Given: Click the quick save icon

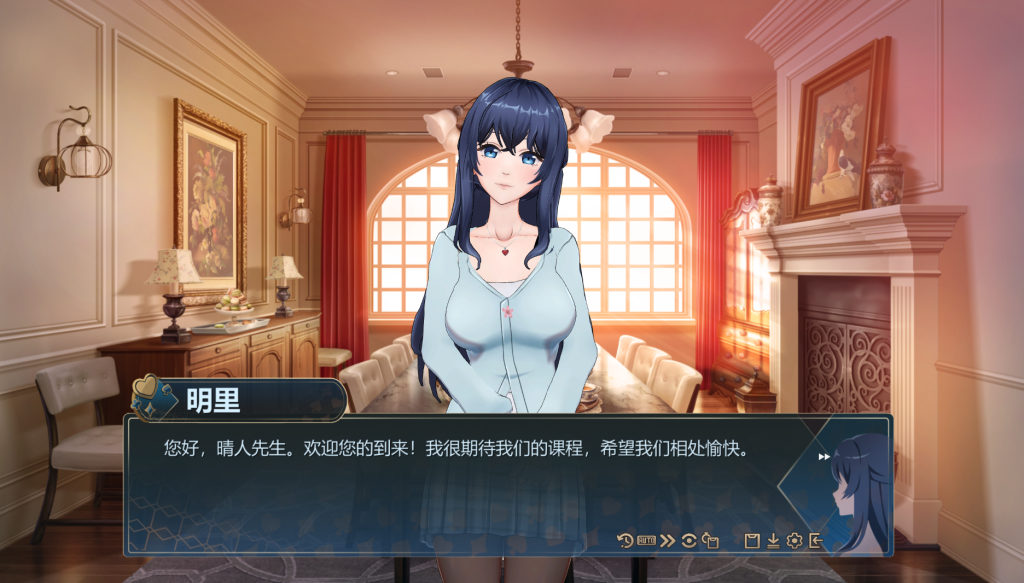Looking at the screenshot, I should [x=711, y=541].
